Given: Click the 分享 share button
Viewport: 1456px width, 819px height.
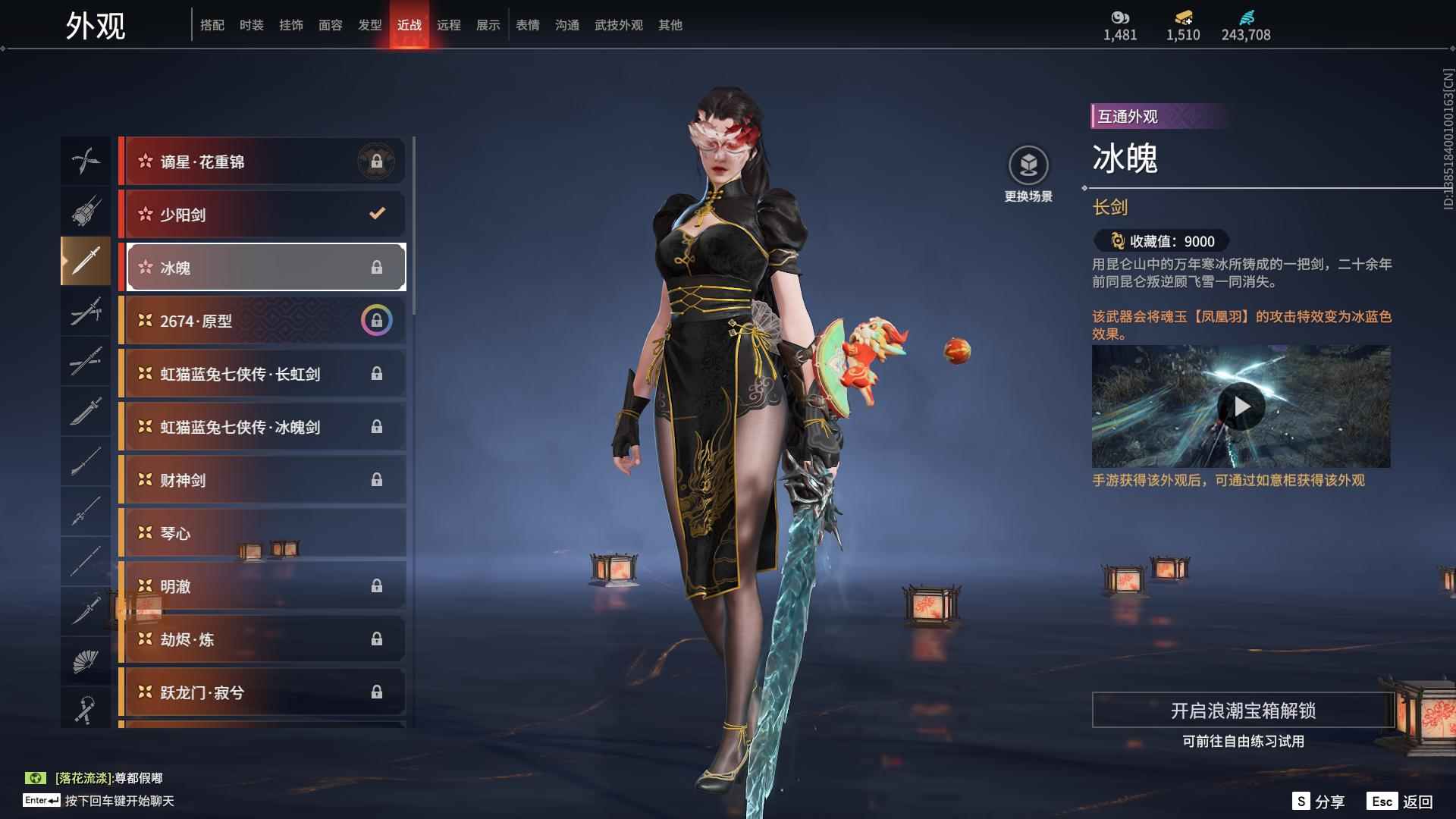Looking at the screenshot, I should pos(1318,802).
